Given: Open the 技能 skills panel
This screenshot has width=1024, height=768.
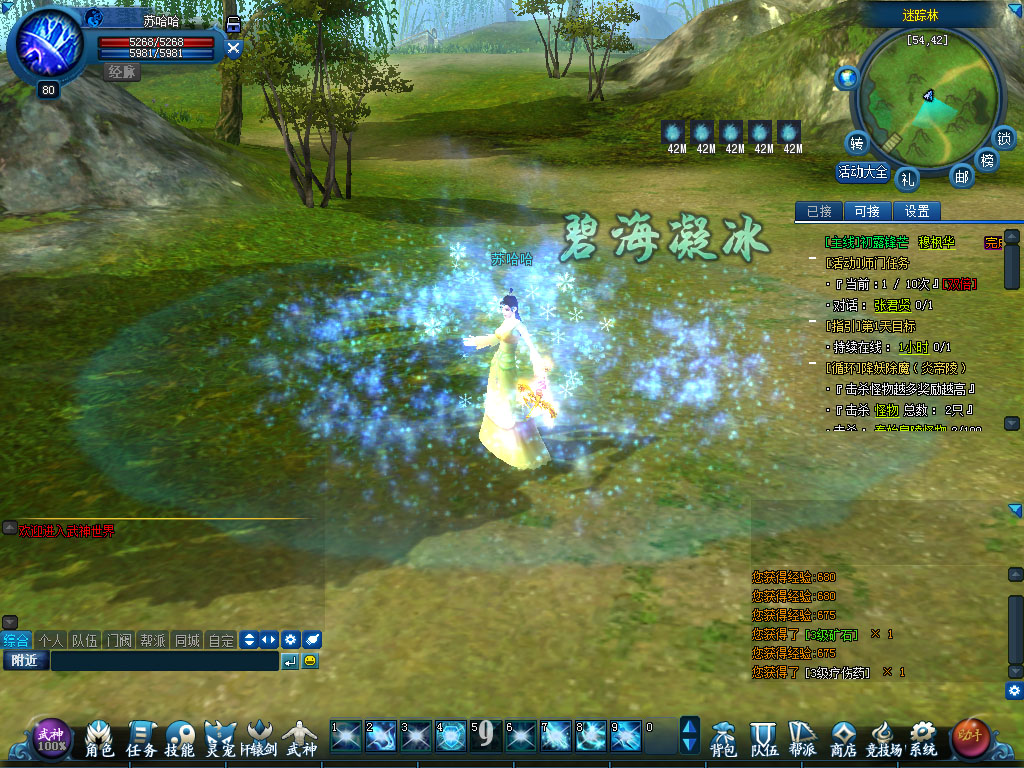Looking at the screenshot, I should (x=180, y=739).
